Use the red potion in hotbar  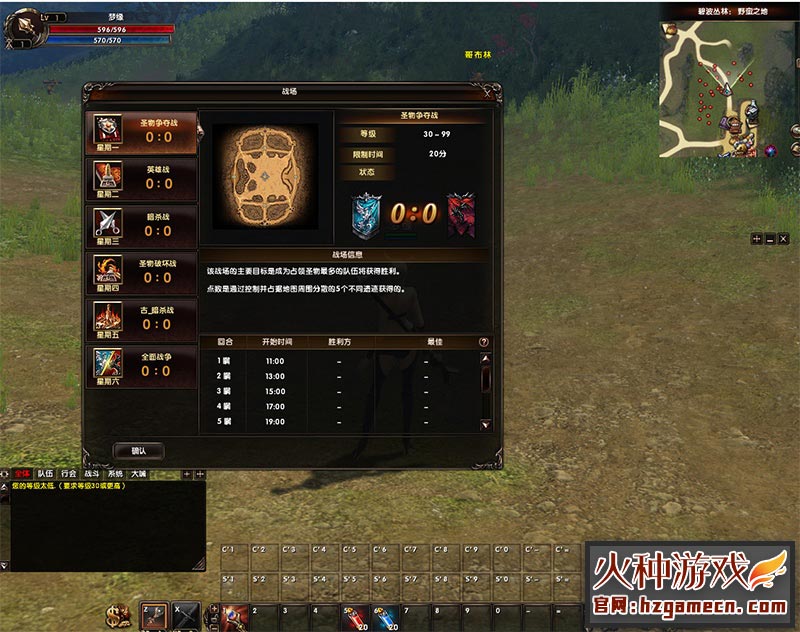pos(352,618)
